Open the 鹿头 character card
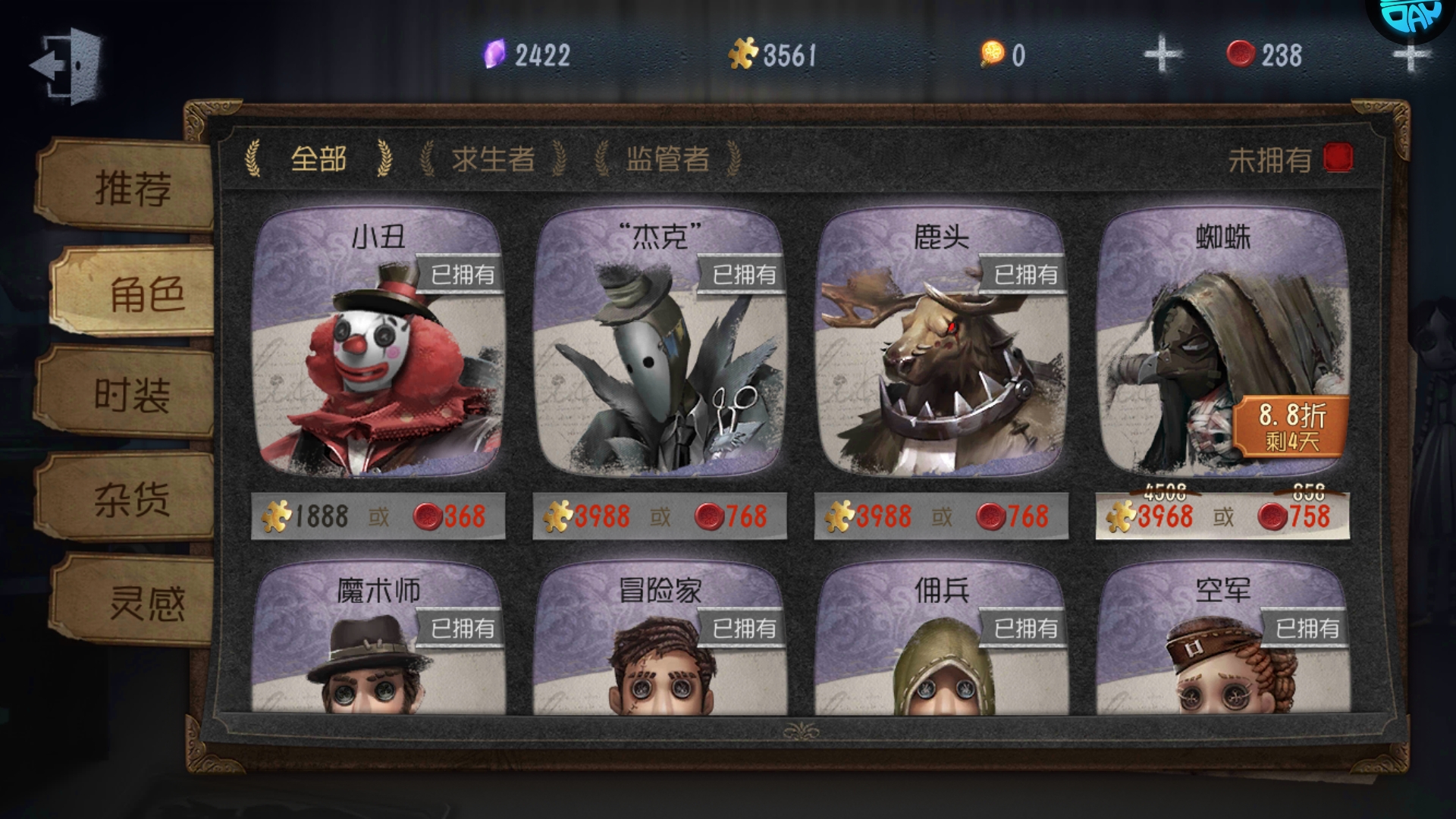This screenshot has height=819, width=1456. click(x=941, y=349)
